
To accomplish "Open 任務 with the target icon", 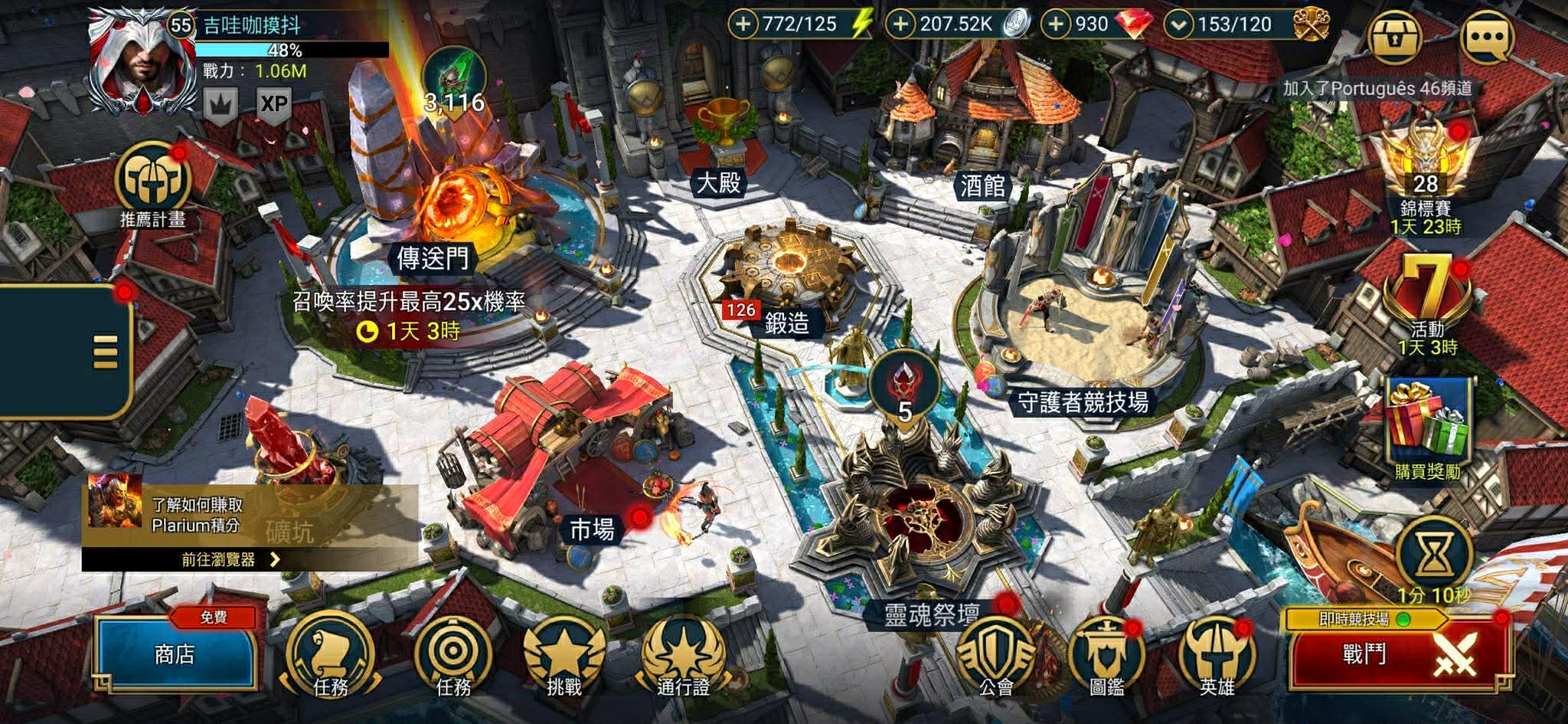I will [452, 655].
